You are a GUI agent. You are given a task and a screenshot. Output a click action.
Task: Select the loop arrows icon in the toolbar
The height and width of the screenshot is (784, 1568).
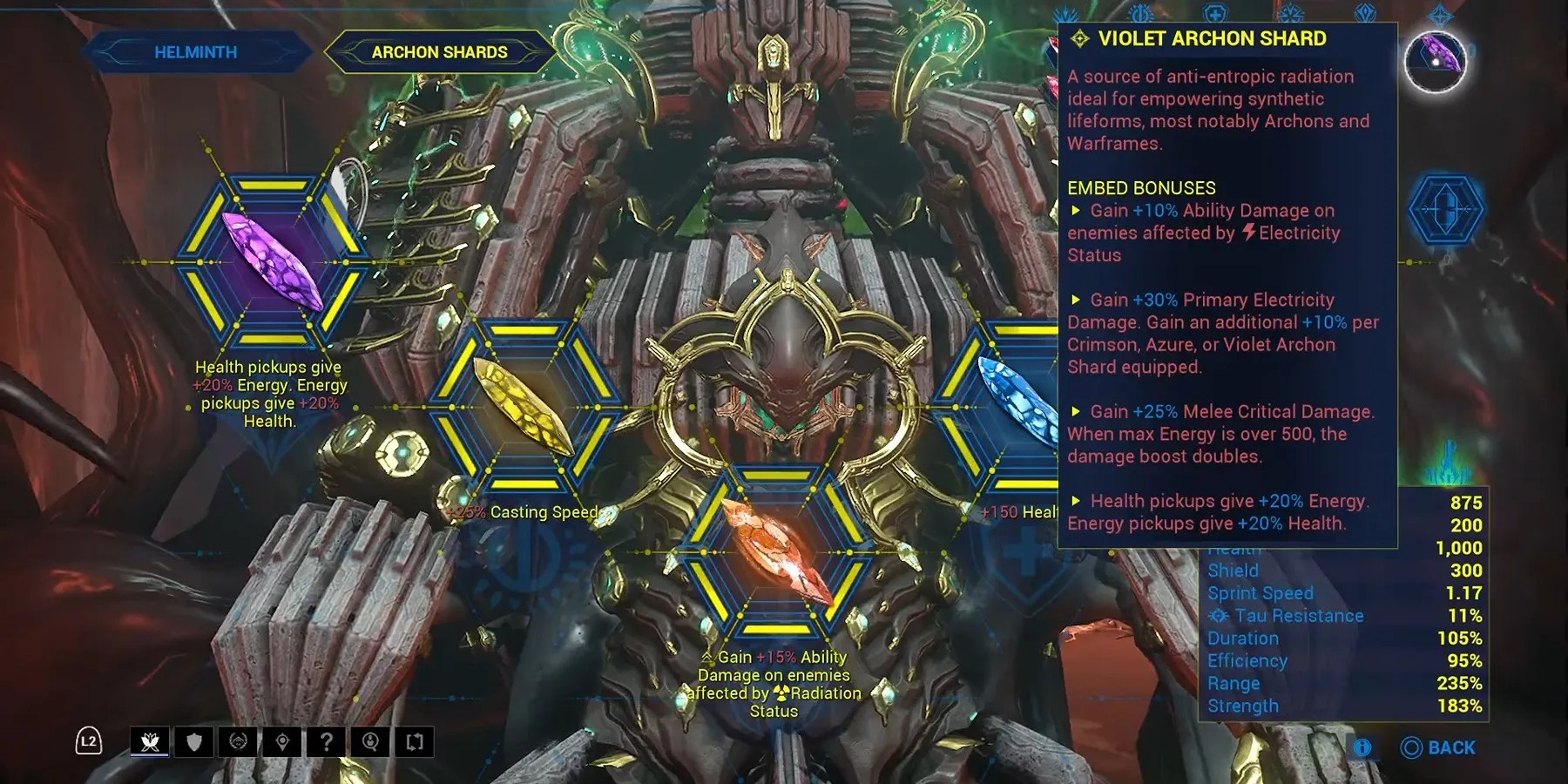click(415, 742)
